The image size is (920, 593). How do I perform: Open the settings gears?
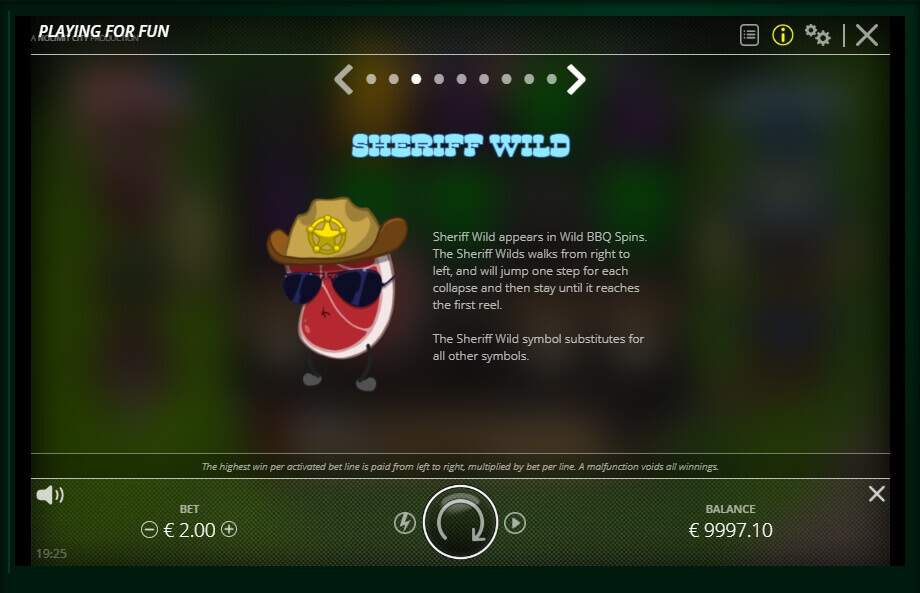(x=817, y=35)
